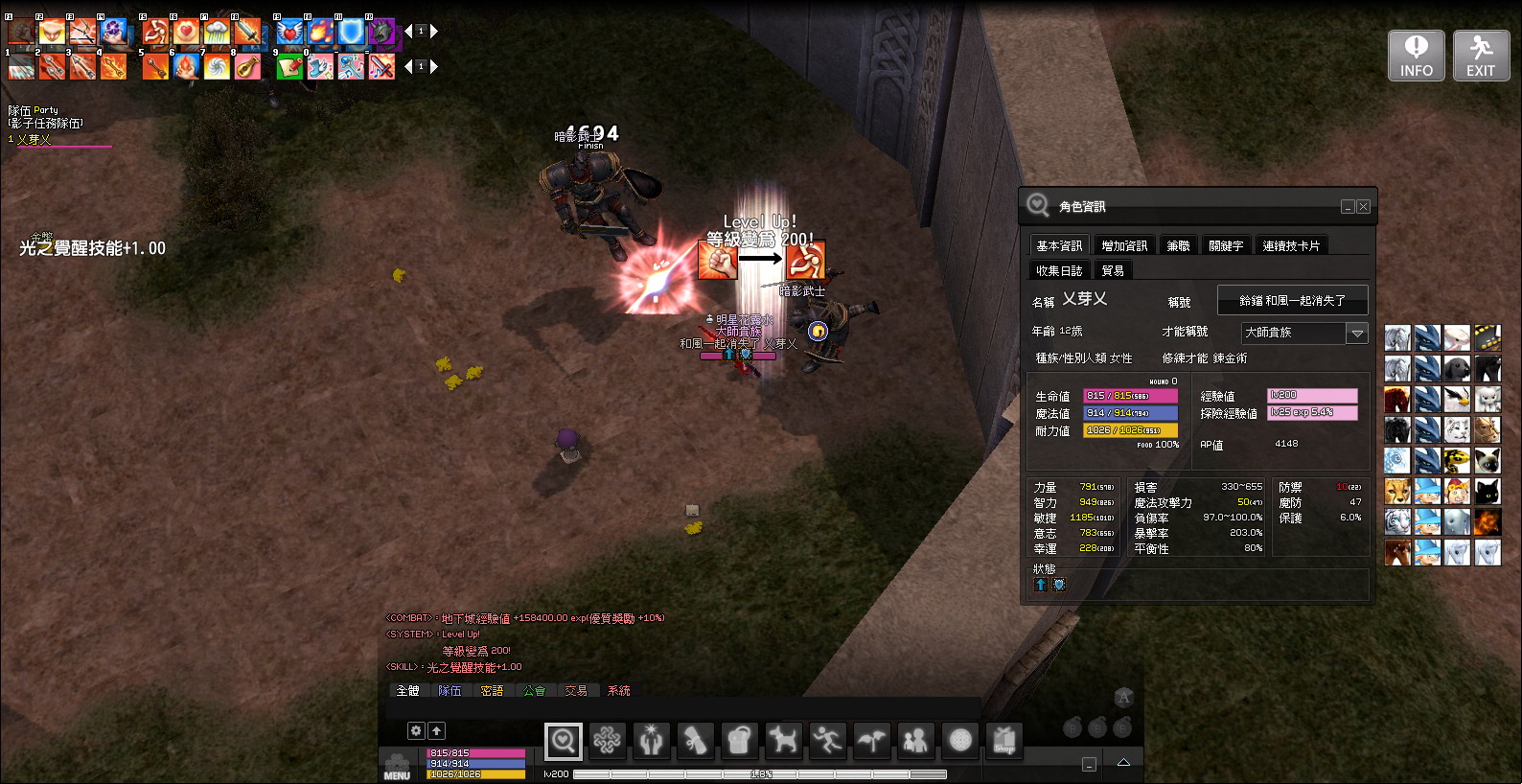Image resolution: width=1522 pixels, height=784 pixels.
Task: Click the title button 鈴鐺 和風一起消失了
Action: (1292, 301)
